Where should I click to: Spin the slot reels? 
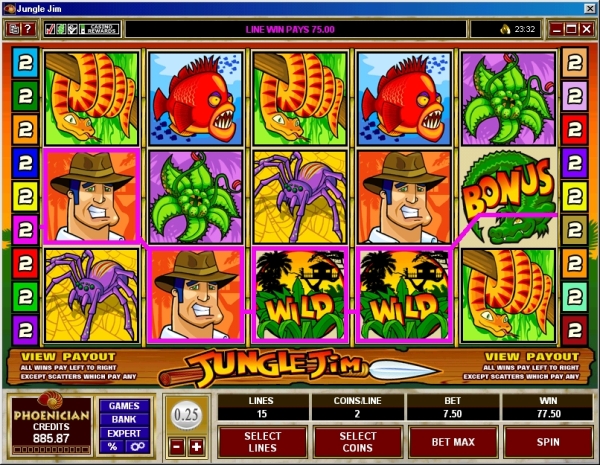coord(548,441)
